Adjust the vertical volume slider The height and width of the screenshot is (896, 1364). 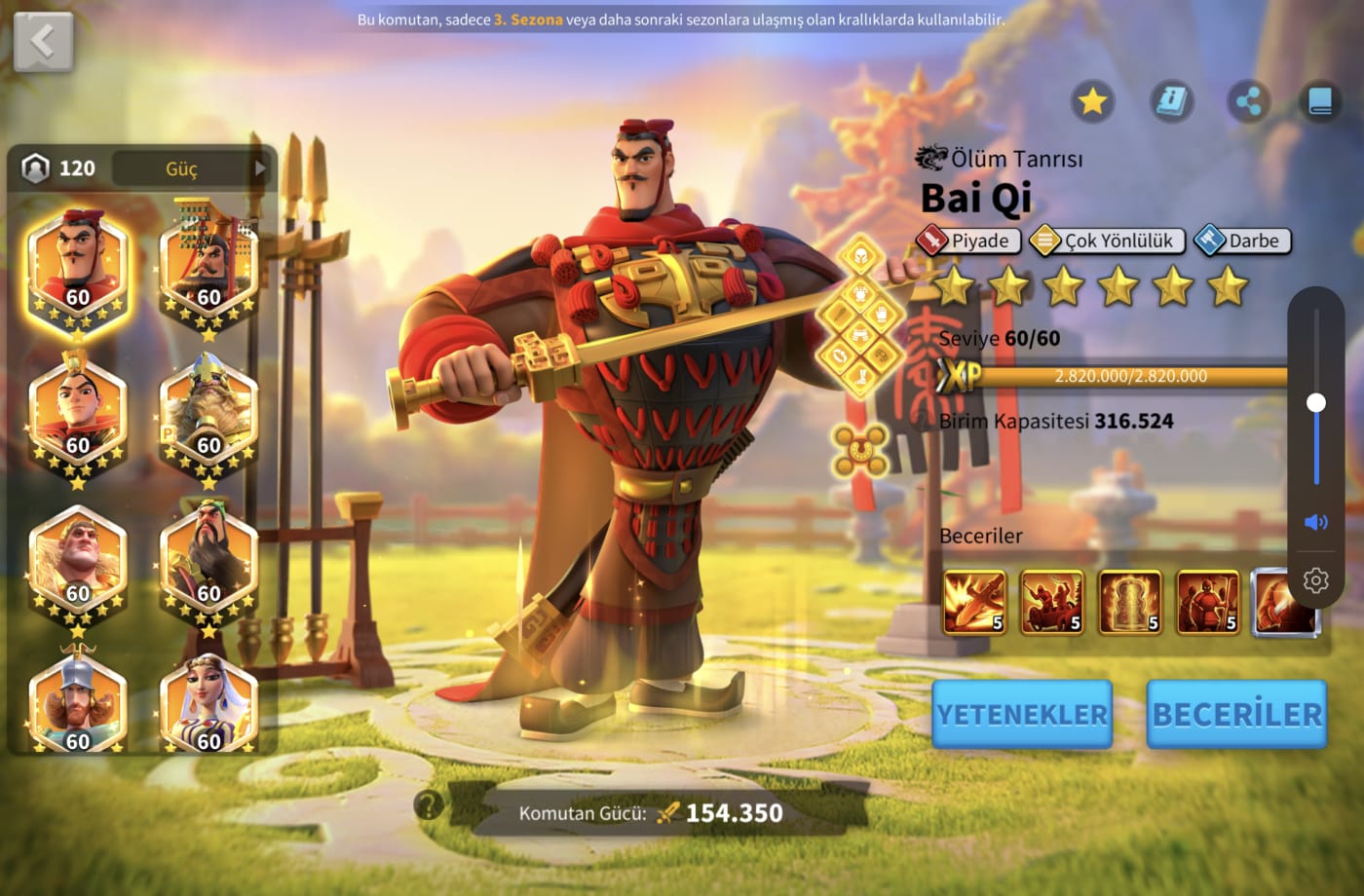pos(1316,402)
